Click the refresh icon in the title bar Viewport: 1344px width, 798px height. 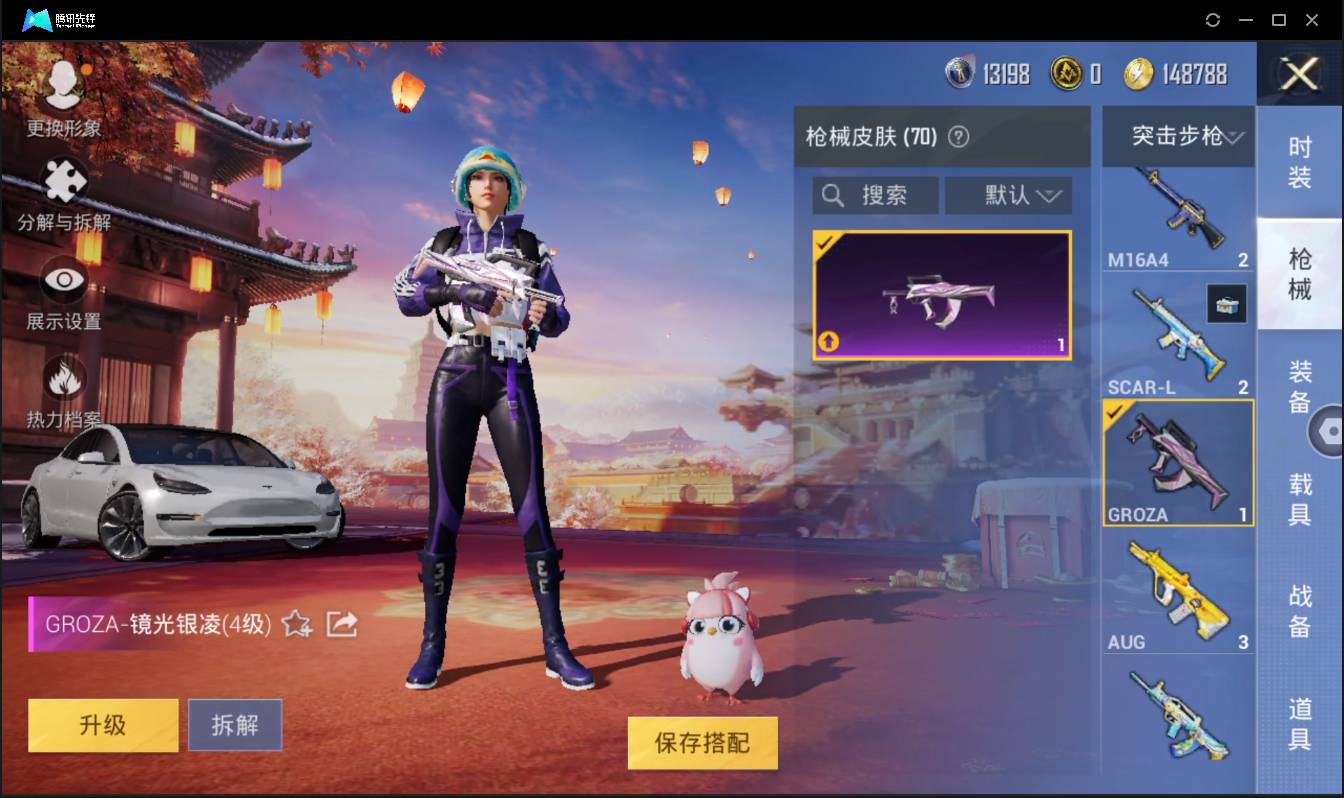1213,19
